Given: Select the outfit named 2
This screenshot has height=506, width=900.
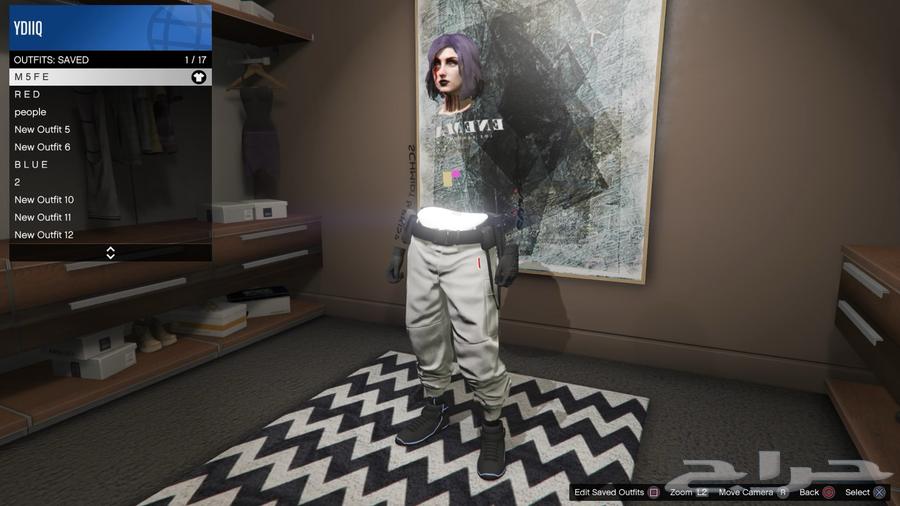Looking at the screenshot, I should coord(110,182).
